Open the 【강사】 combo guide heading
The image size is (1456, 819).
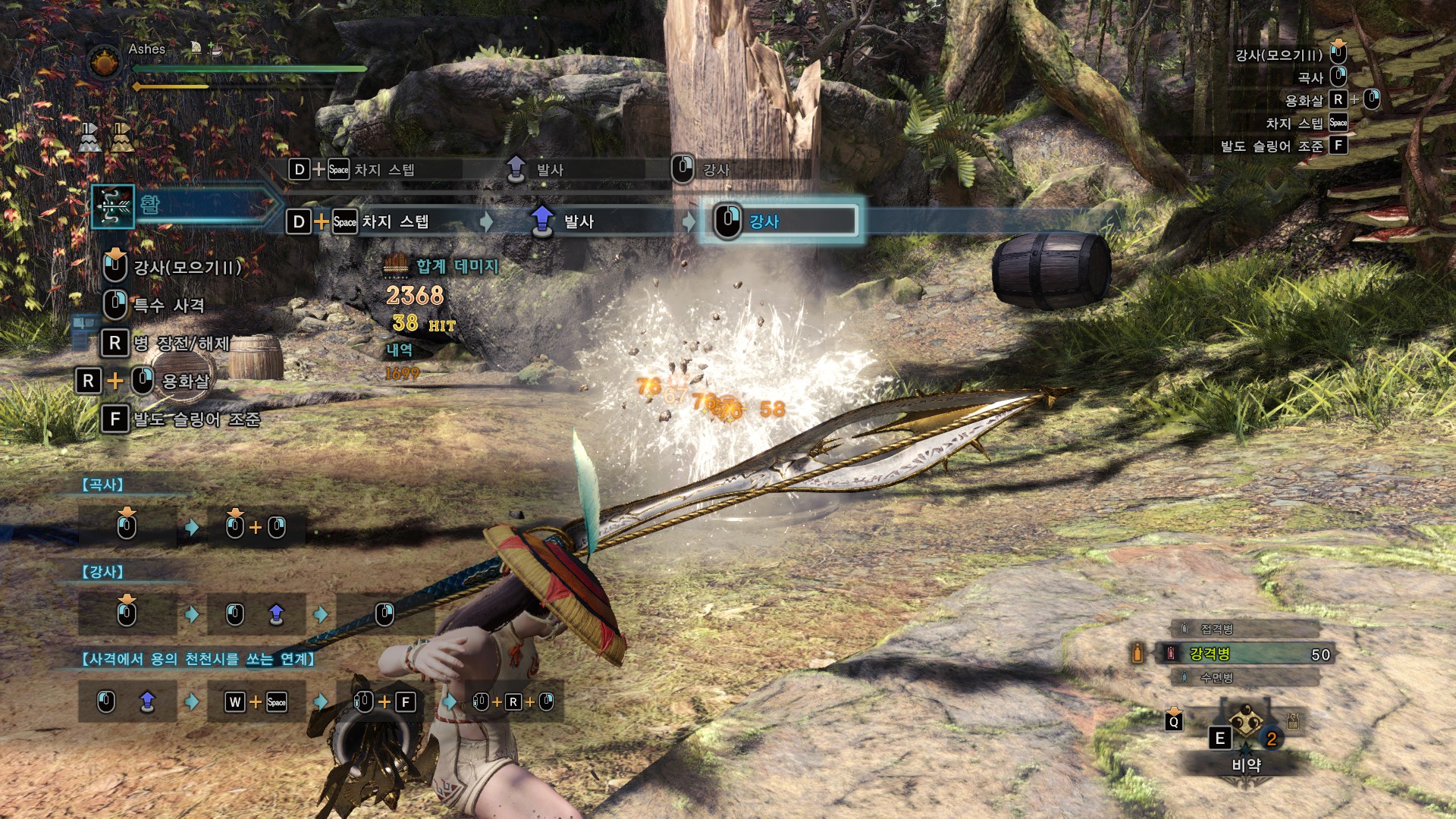coord(103,572)
